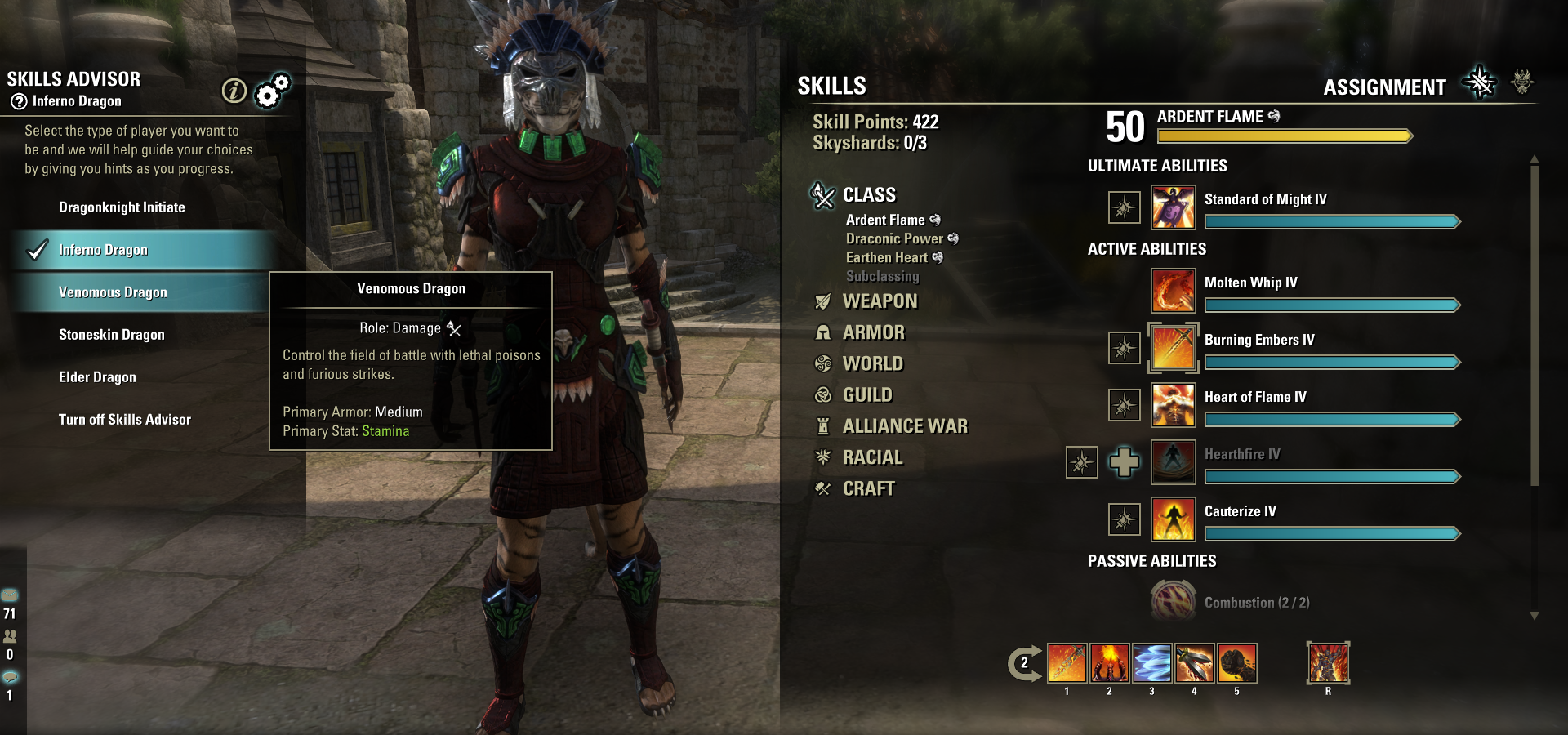The image size is (1568, 735).
Task: Click the ultimate slot on the action bar
Action: [x=1328, y=662]
